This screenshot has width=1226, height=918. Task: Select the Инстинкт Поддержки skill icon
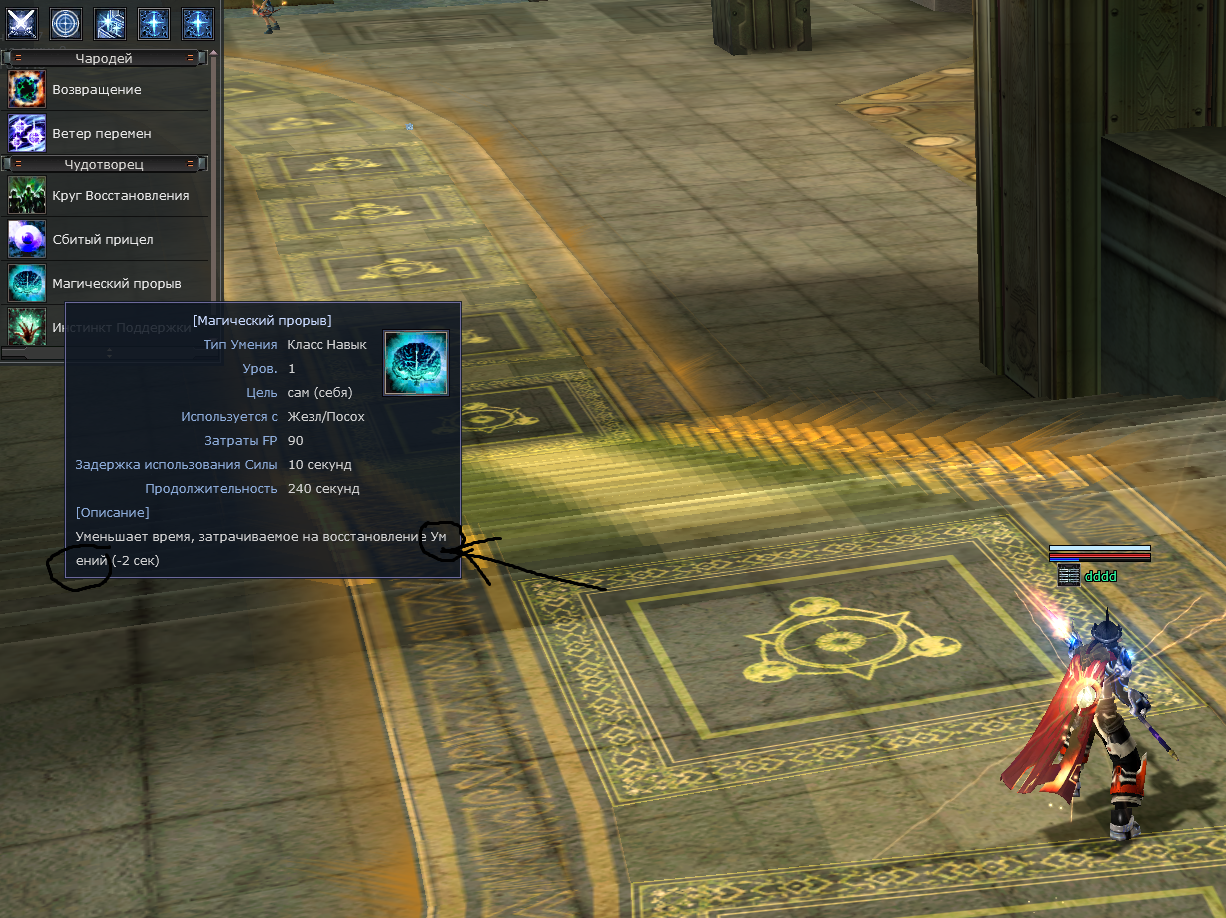pyautogui.click(x=27, y=326)
